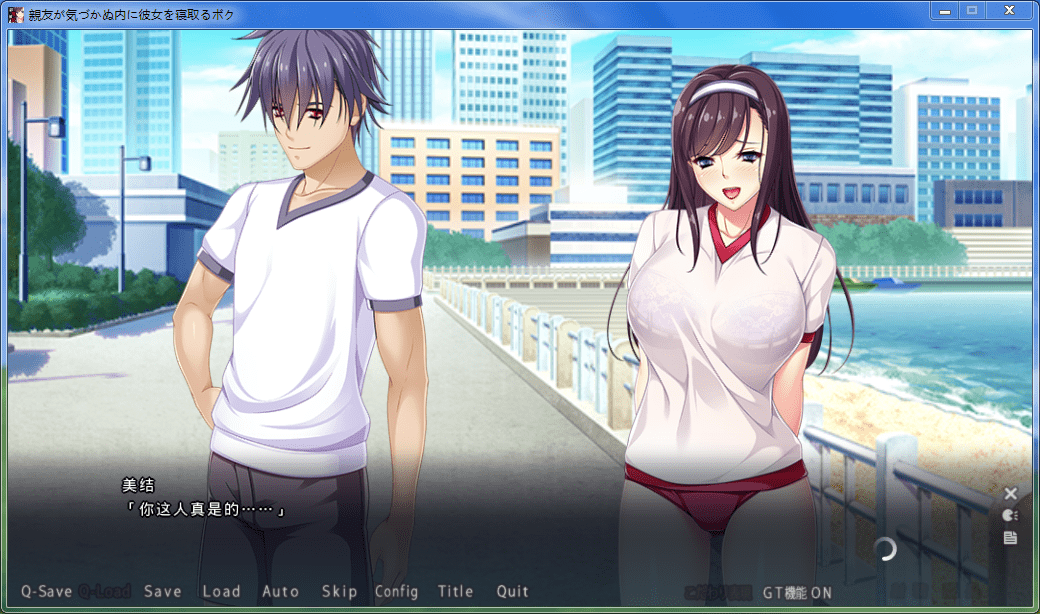Toggle the GT機能 ON setting
Image resolution: width=1040 pixels, height=614 pixels.
tap(797, 592)
